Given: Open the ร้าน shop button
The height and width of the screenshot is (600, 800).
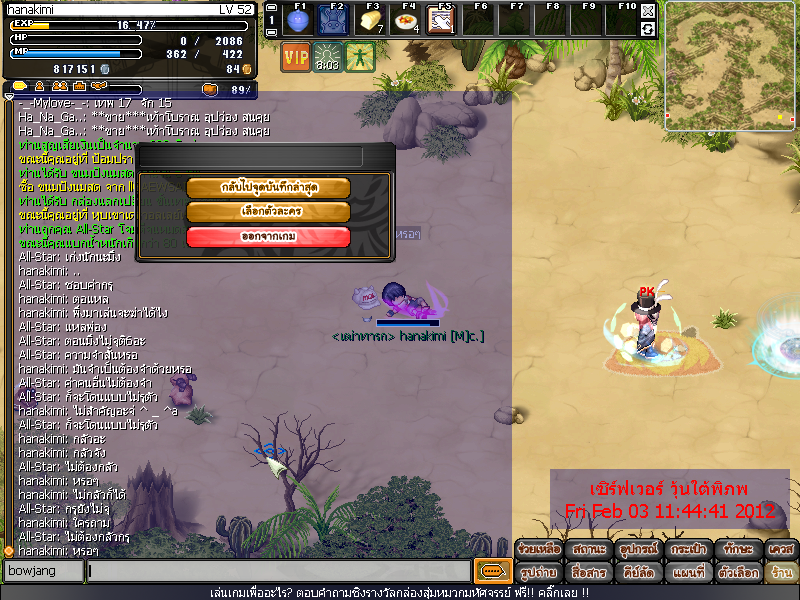Looking at the screenshot, I should [781, 573].
